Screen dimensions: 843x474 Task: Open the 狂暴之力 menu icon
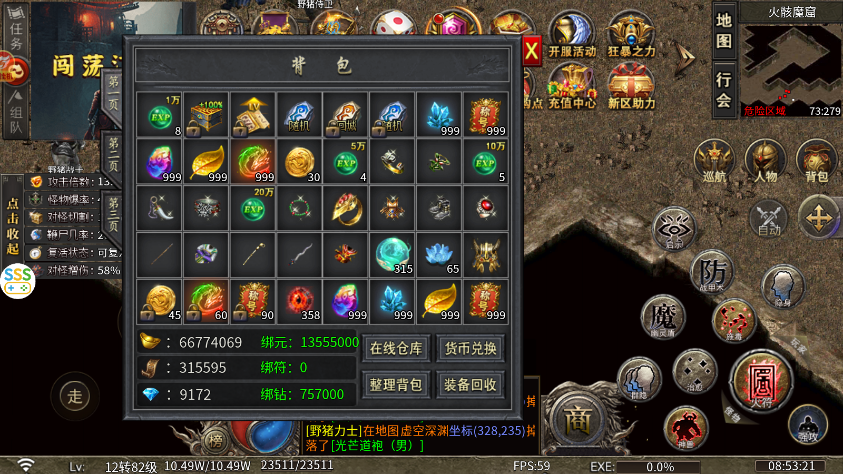click(x=631, y=36)
